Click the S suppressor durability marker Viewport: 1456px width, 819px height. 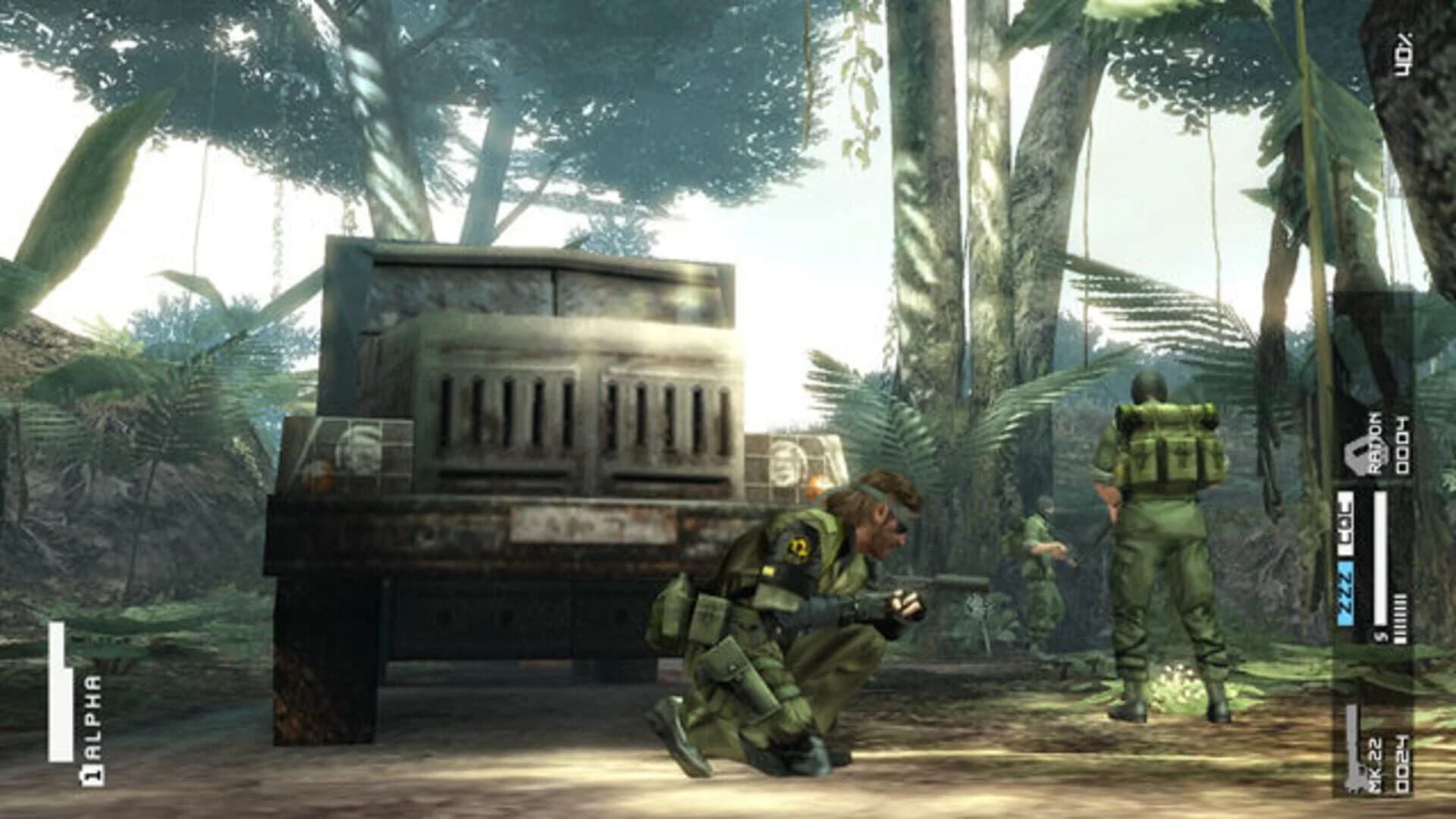[x=1379, y=637]
